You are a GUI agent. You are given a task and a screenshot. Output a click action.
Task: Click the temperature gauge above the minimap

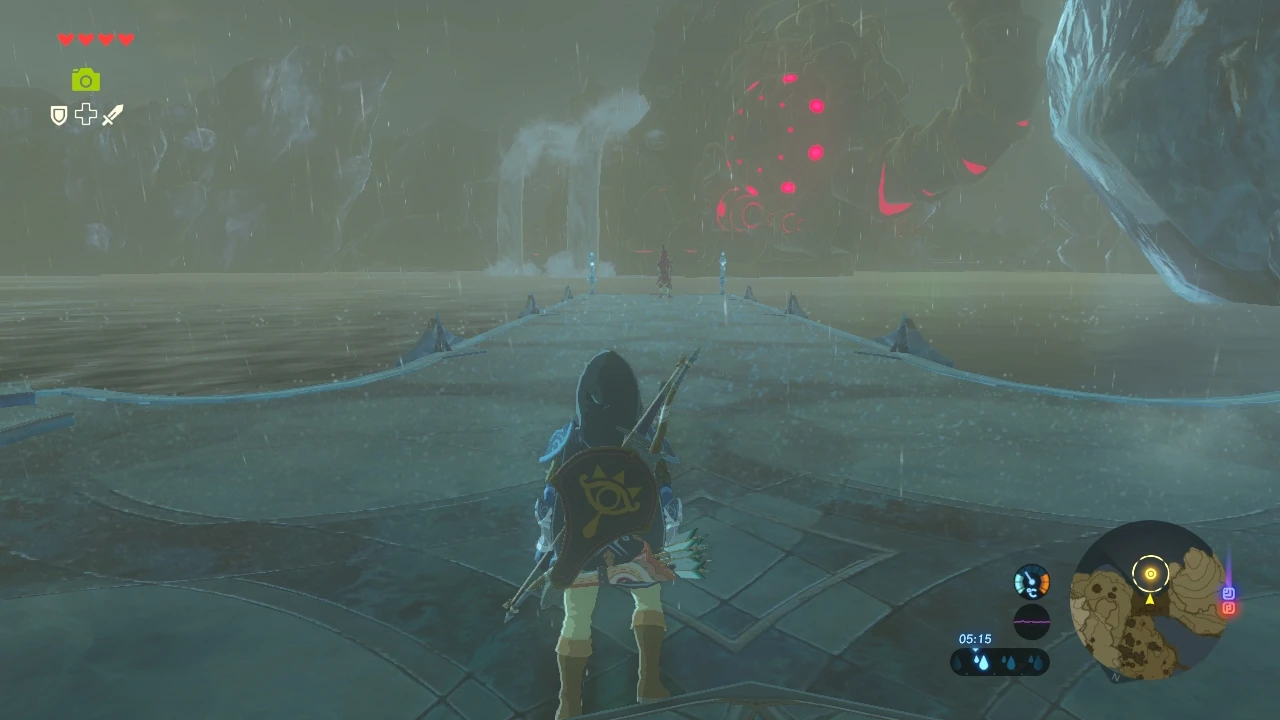click(x=1032, y=582)
